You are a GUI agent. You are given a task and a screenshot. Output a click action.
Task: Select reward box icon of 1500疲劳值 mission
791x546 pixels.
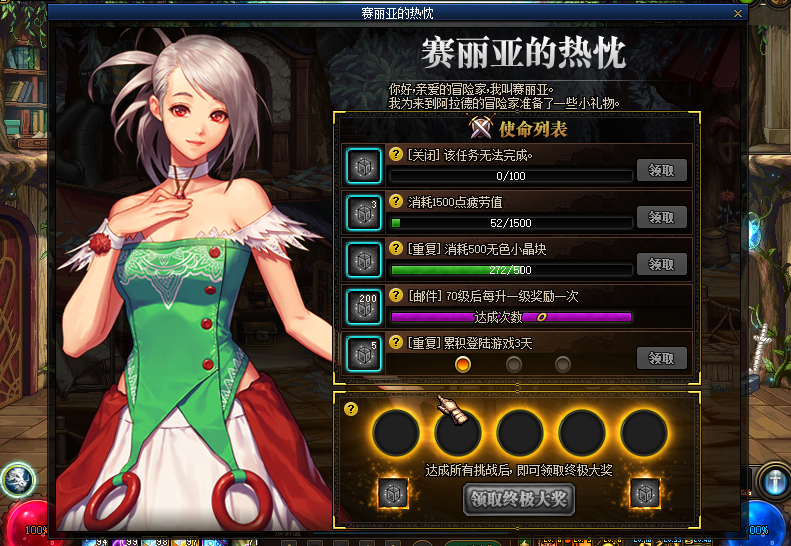click(x=361, y=212)
